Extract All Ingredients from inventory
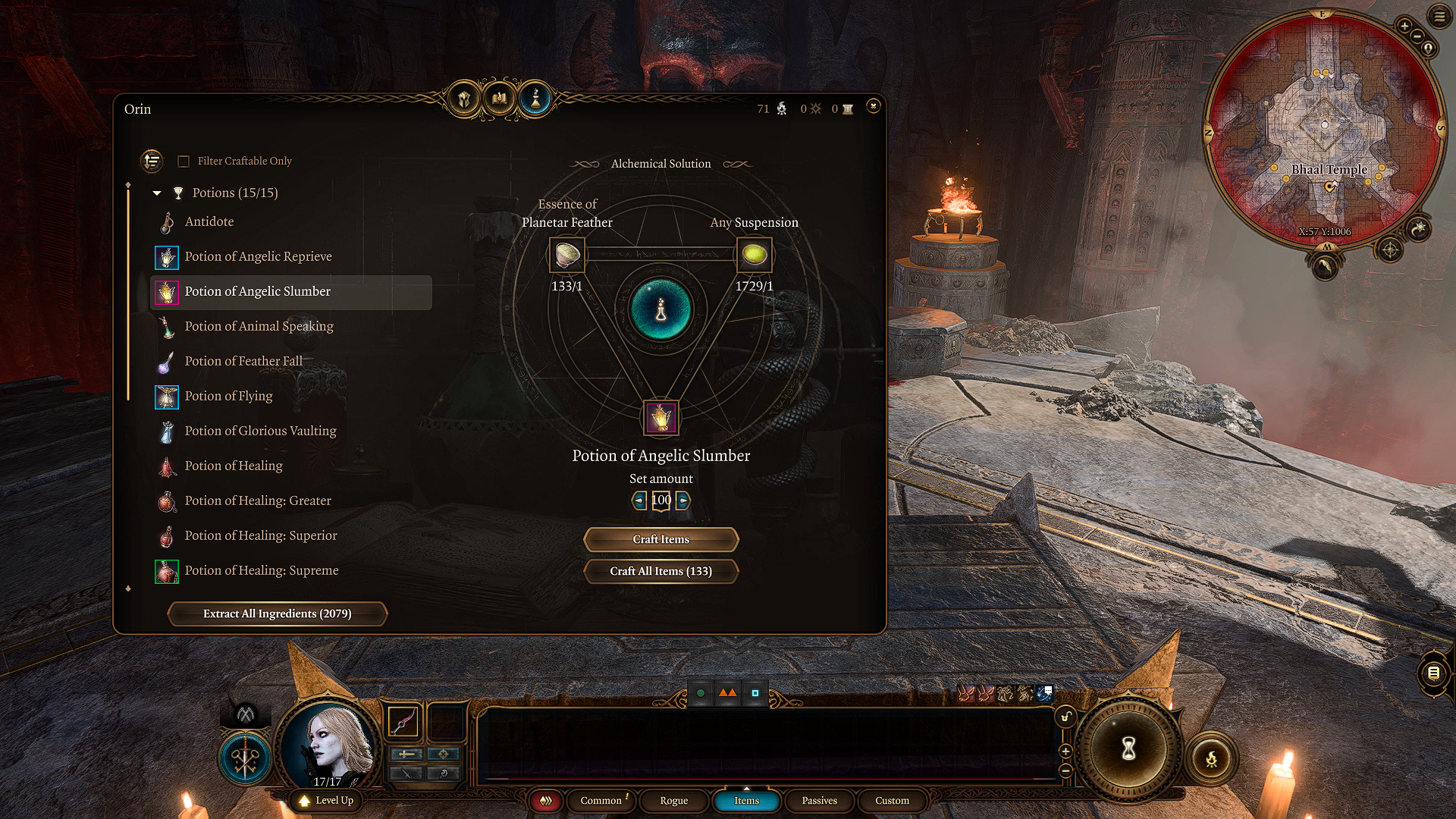 click(277, 613)
